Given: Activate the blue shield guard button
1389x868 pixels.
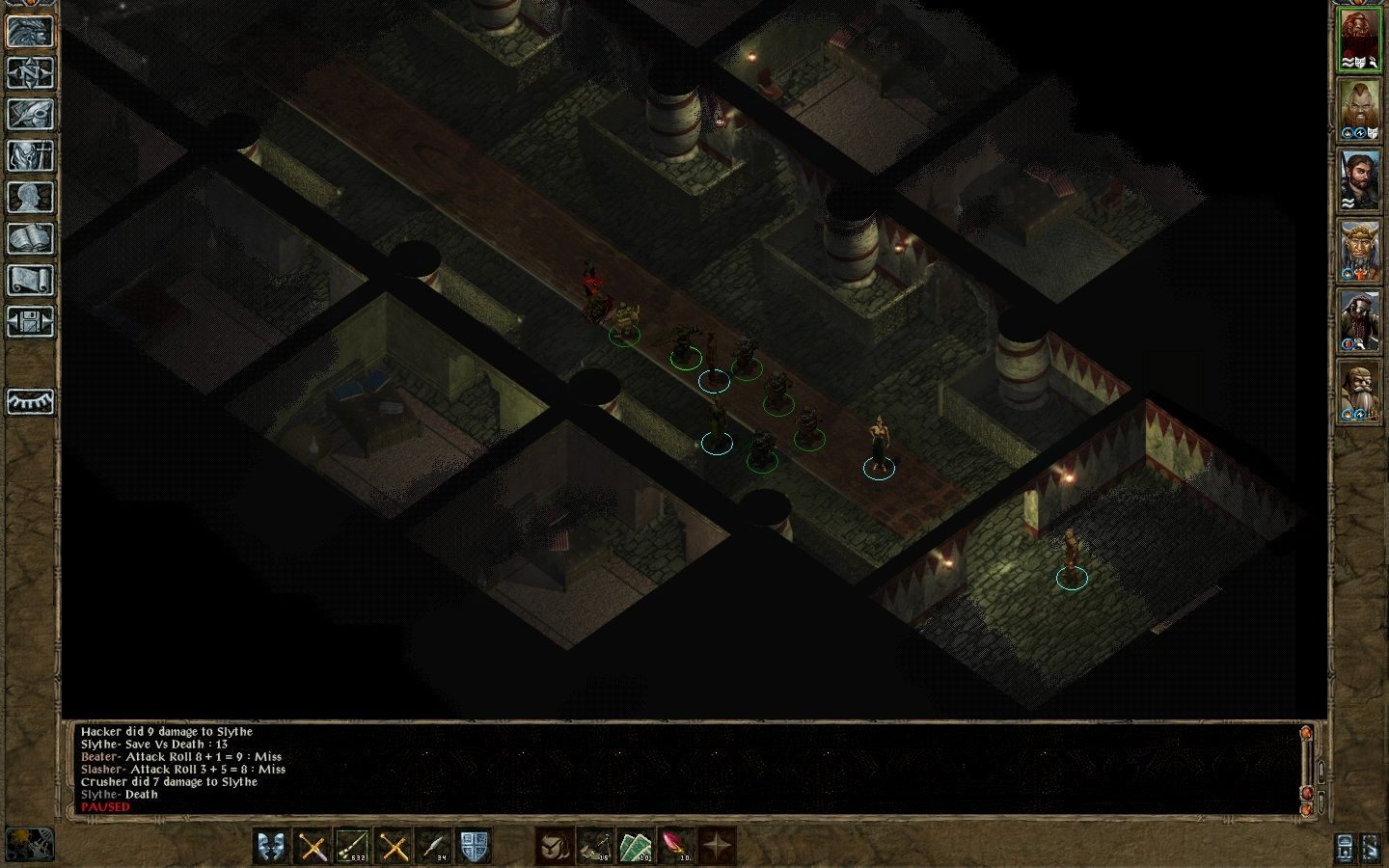Looking at the screenshot, I should [473, 847].
